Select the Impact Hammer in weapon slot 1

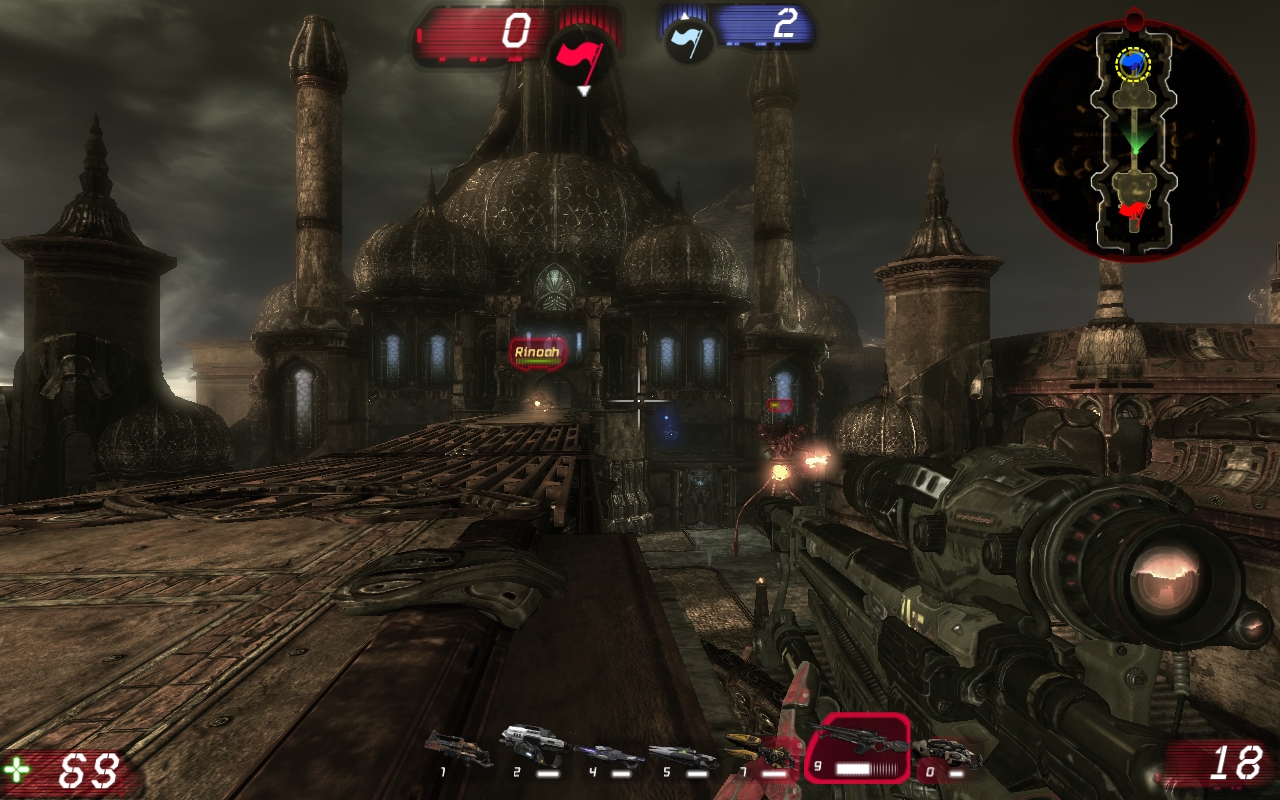point(457,747)
